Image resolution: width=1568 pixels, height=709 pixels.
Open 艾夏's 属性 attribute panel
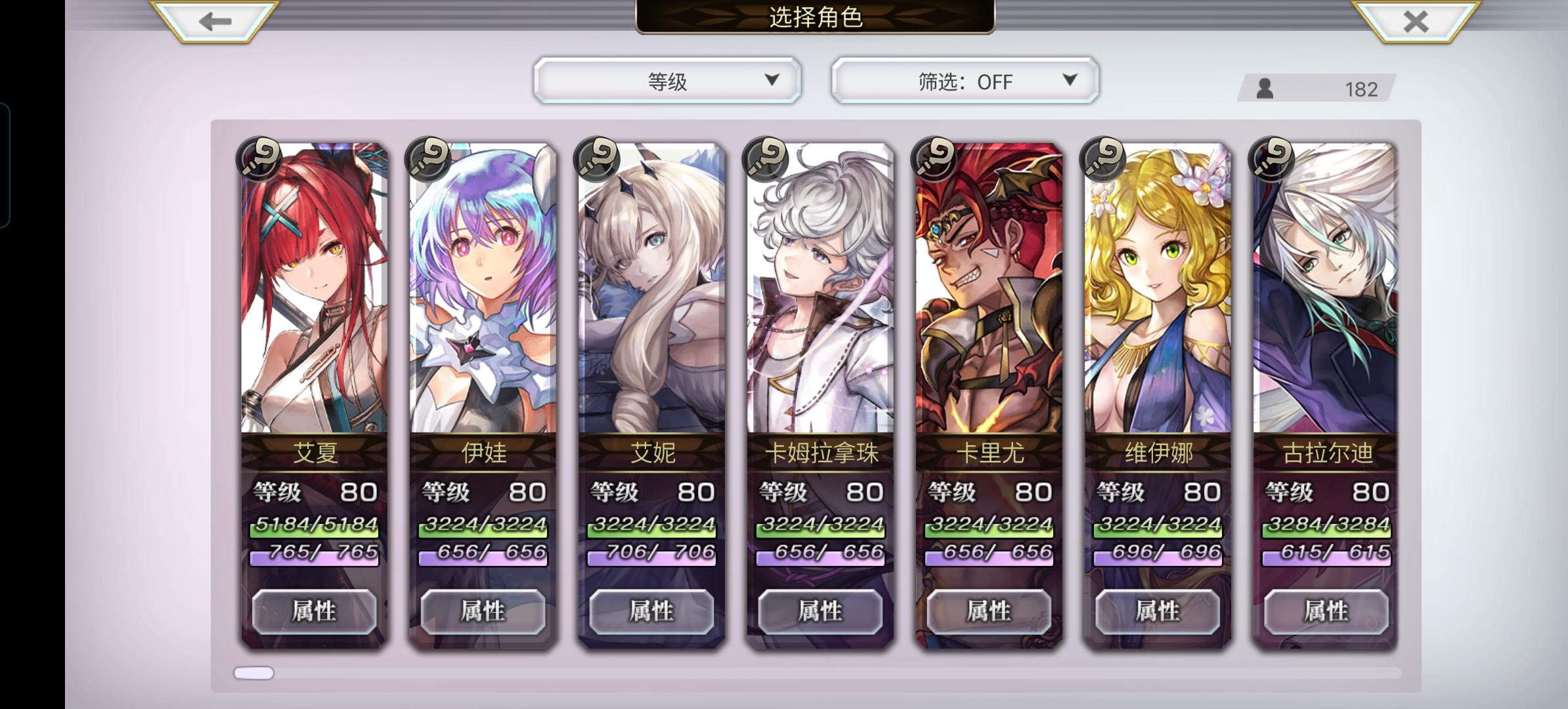[315, 611]
